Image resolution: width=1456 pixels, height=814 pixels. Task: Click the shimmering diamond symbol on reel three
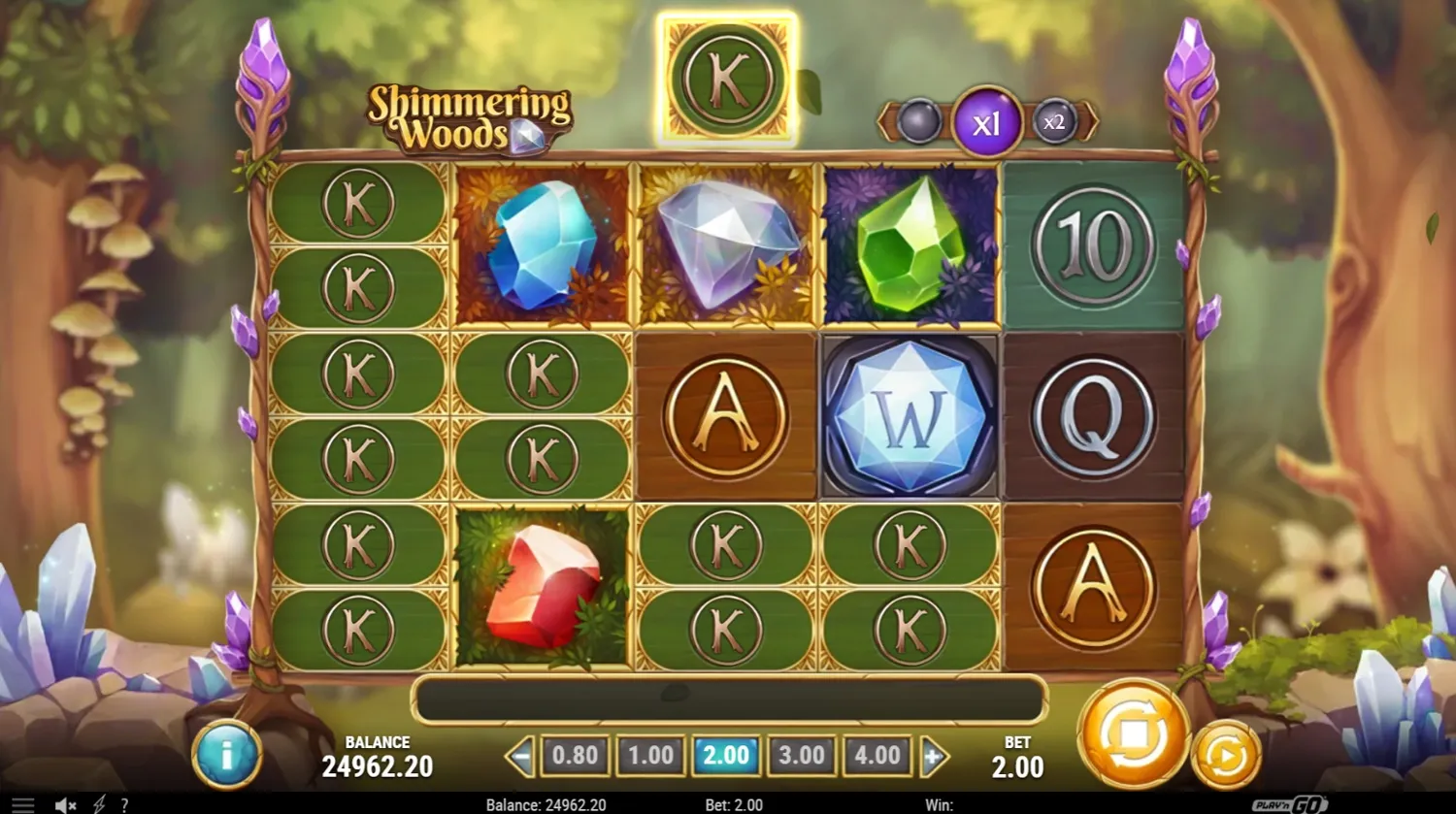click(727, 243)
